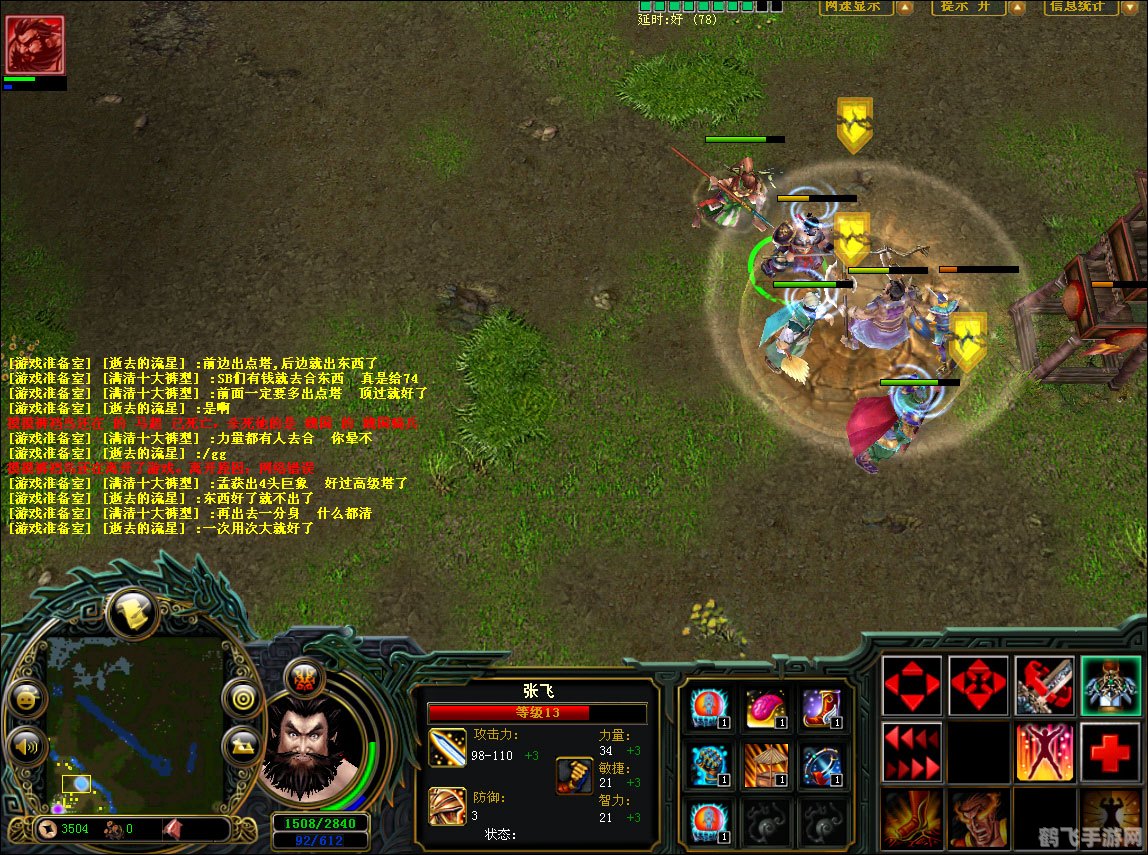Open the red cross hero skills button
Image resolution: width=1148 pixels, height=855 pixels.
click(1110, 752)
